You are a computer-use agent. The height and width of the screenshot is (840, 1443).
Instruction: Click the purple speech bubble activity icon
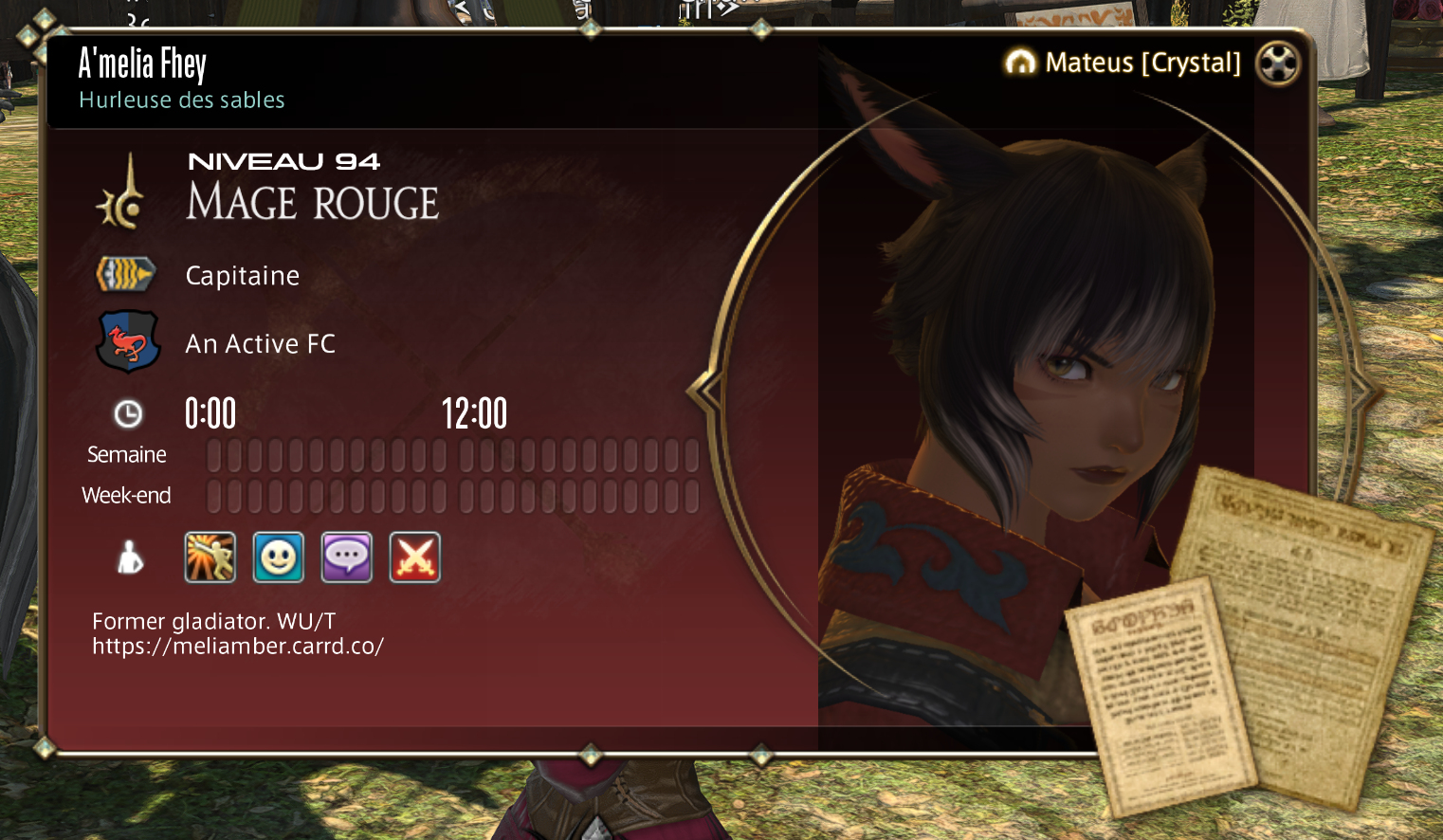coord(346,557)
